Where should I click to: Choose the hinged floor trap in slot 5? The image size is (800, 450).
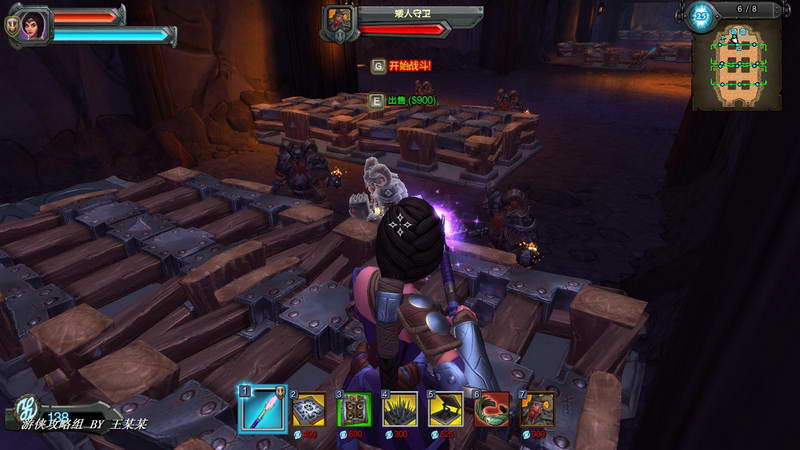tap(446, 408)
